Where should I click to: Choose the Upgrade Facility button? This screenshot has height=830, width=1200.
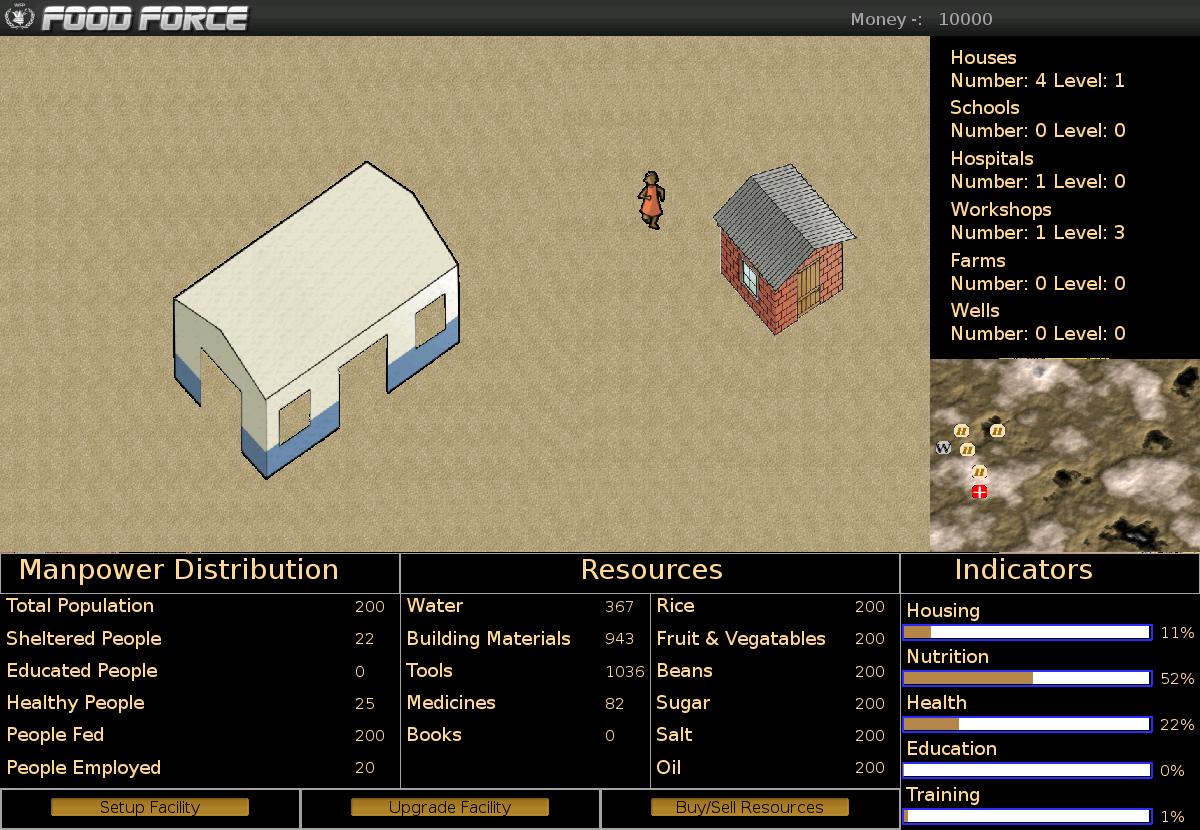450,807
